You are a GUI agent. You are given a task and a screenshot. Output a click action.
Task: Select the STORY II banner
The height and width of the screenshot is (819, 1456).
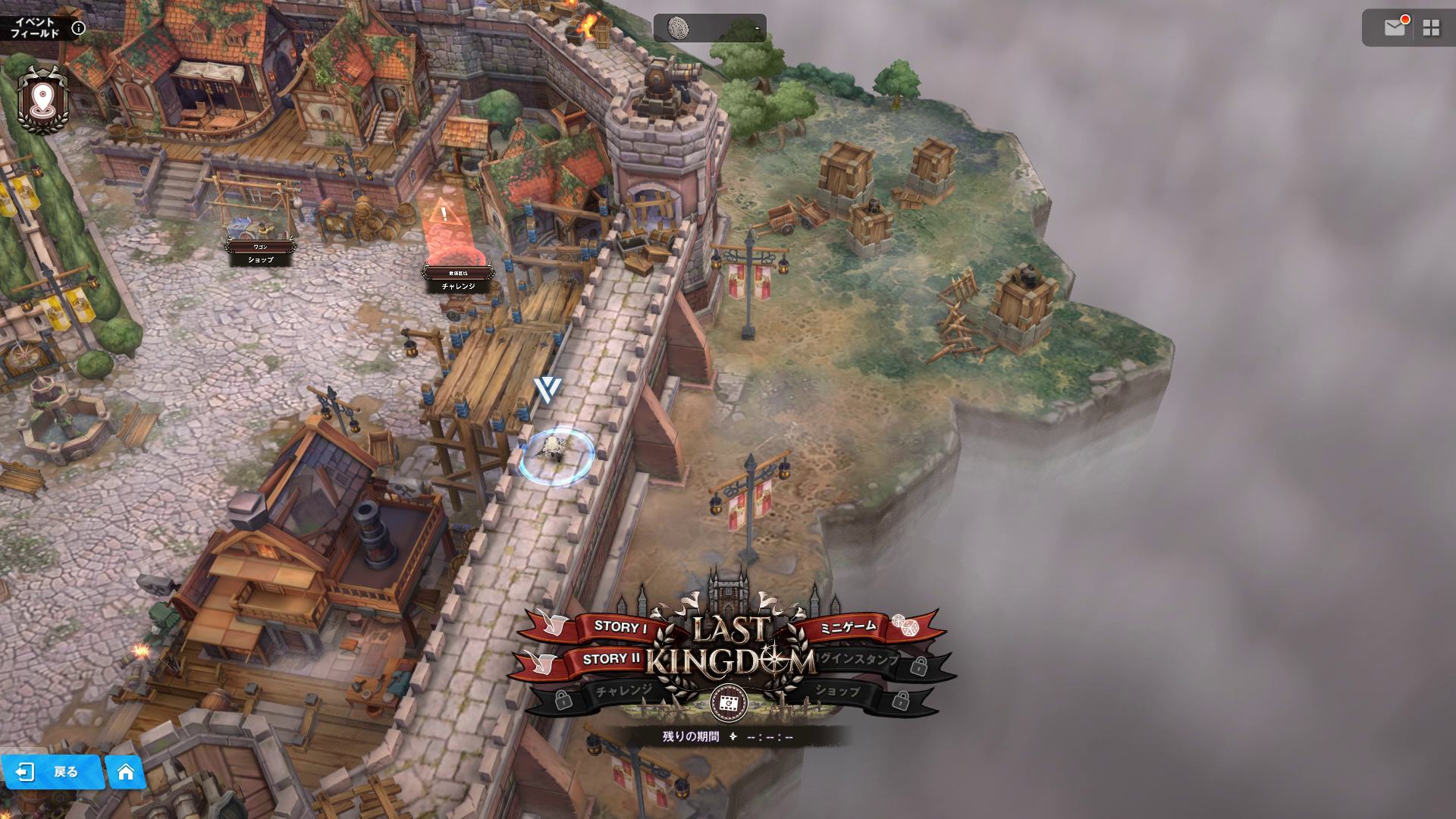[610, 659]
